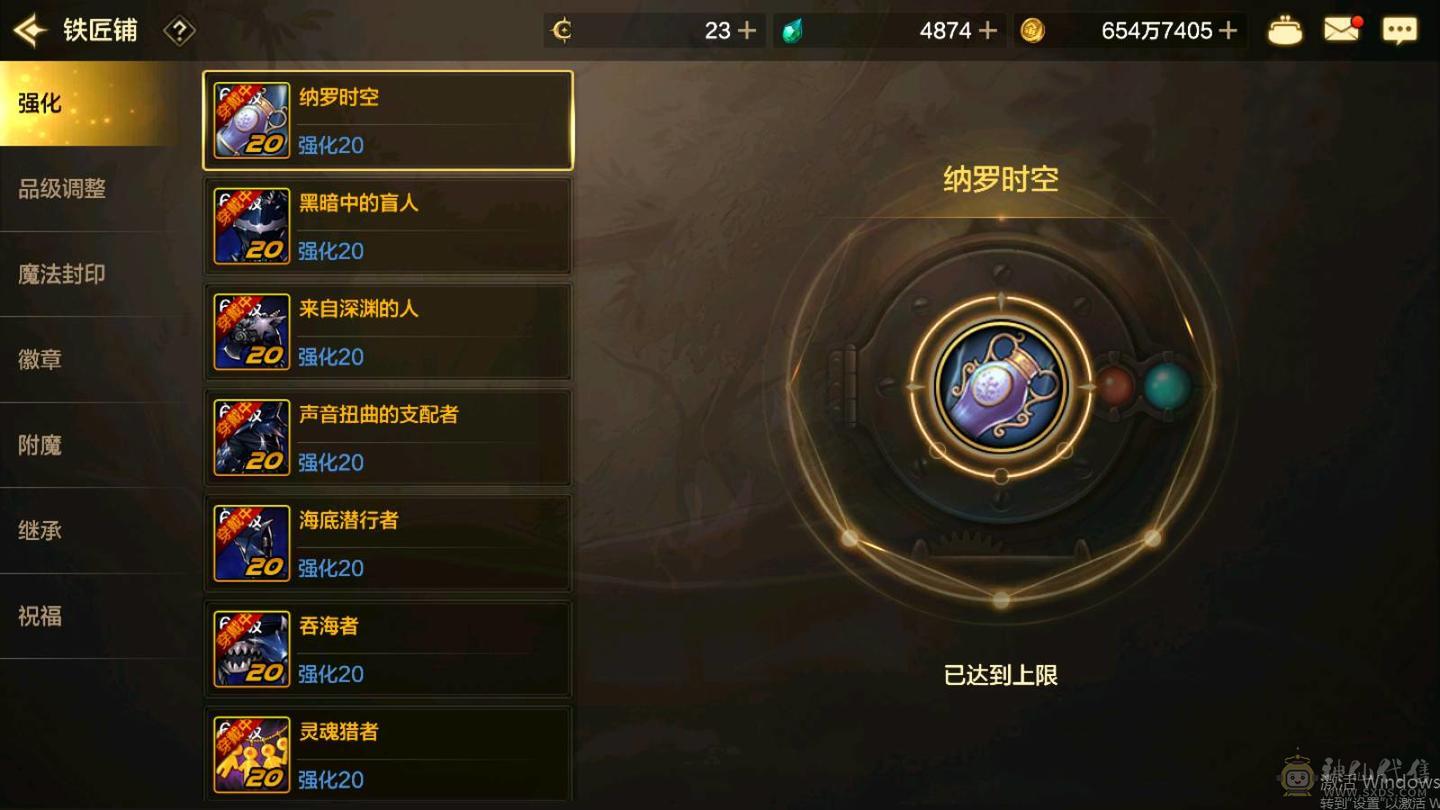Select the 黑暗中的盲人 equipment entry
The width and height of the screenshot is (1440, 810).
388,225
